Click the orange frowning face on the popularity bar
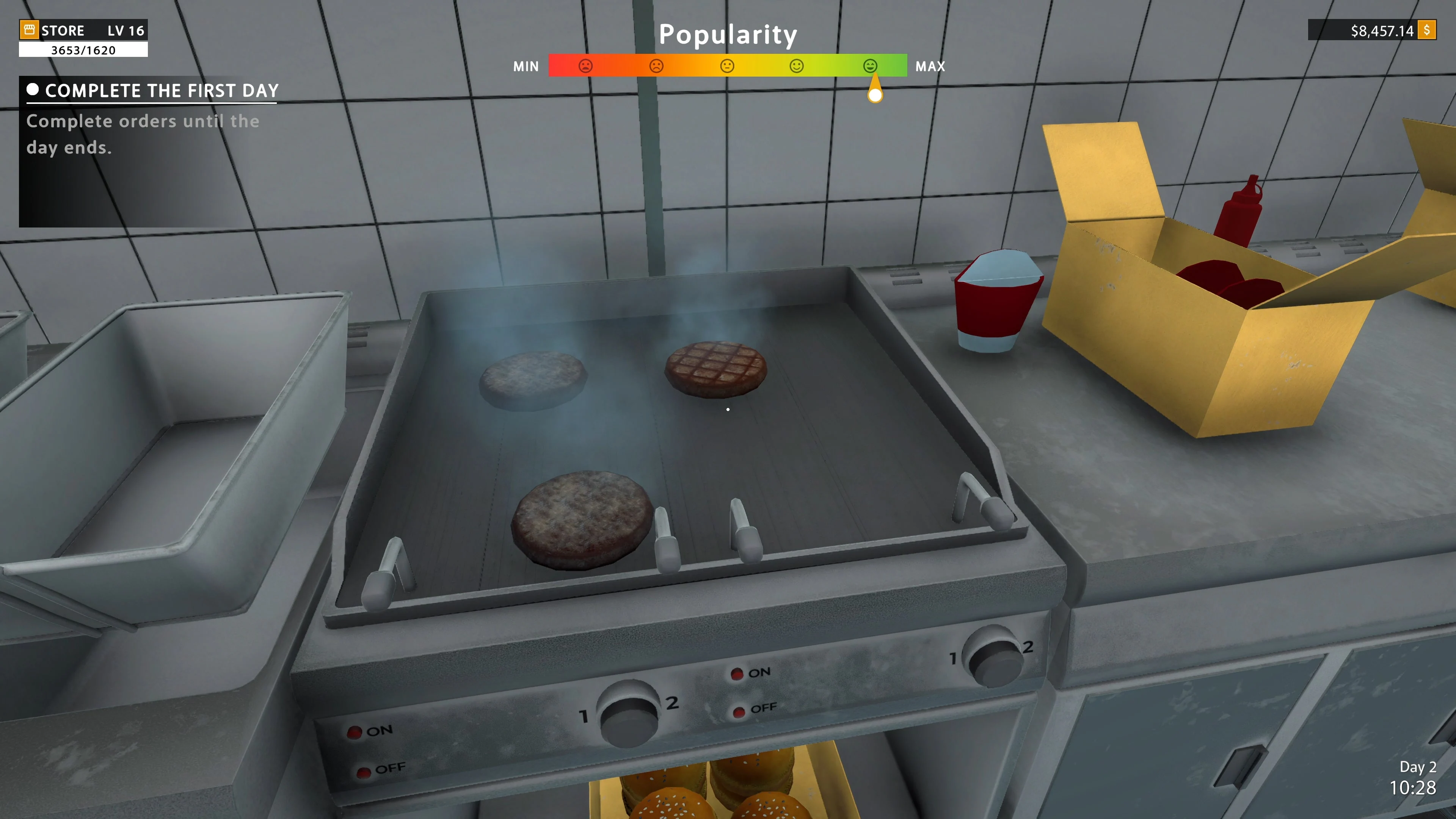Viewport: 1456px width, 819px height. 656,66
